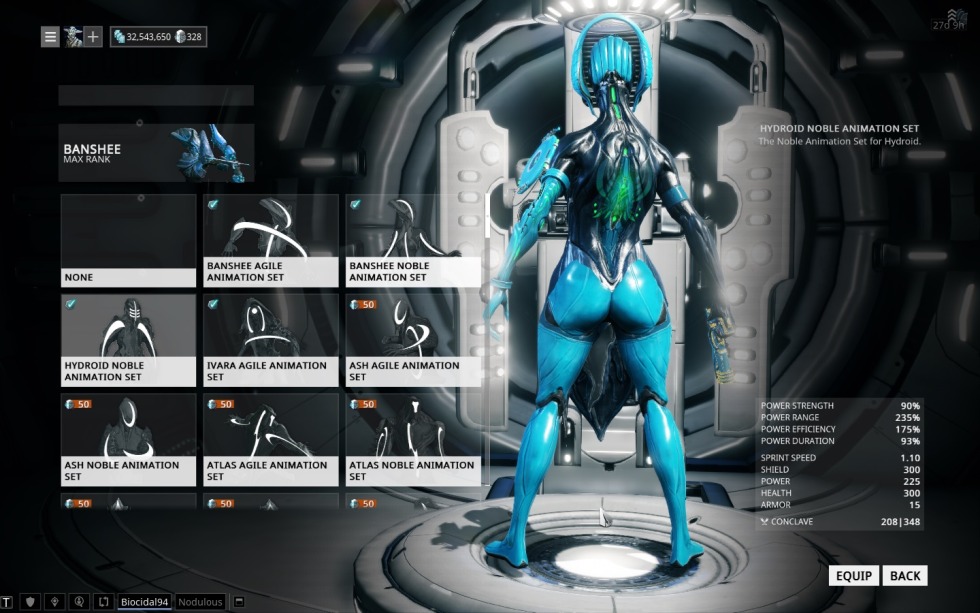Select Atlas Agile Animation Set
The image size is (980, 613).
click(270, 440)
